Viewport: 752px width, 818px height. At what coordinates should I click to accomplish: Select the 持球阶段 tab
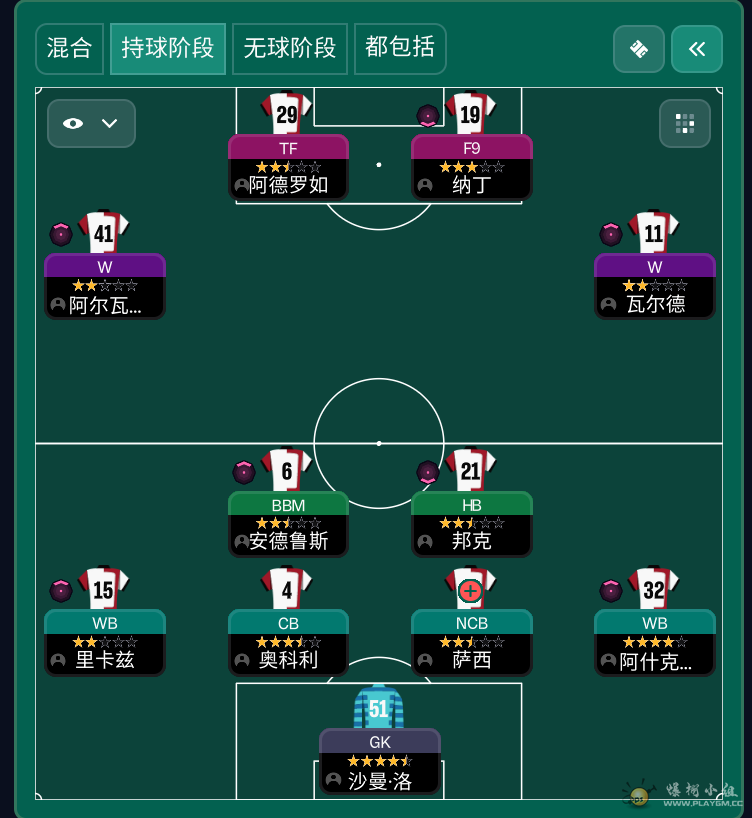(167, 48)
